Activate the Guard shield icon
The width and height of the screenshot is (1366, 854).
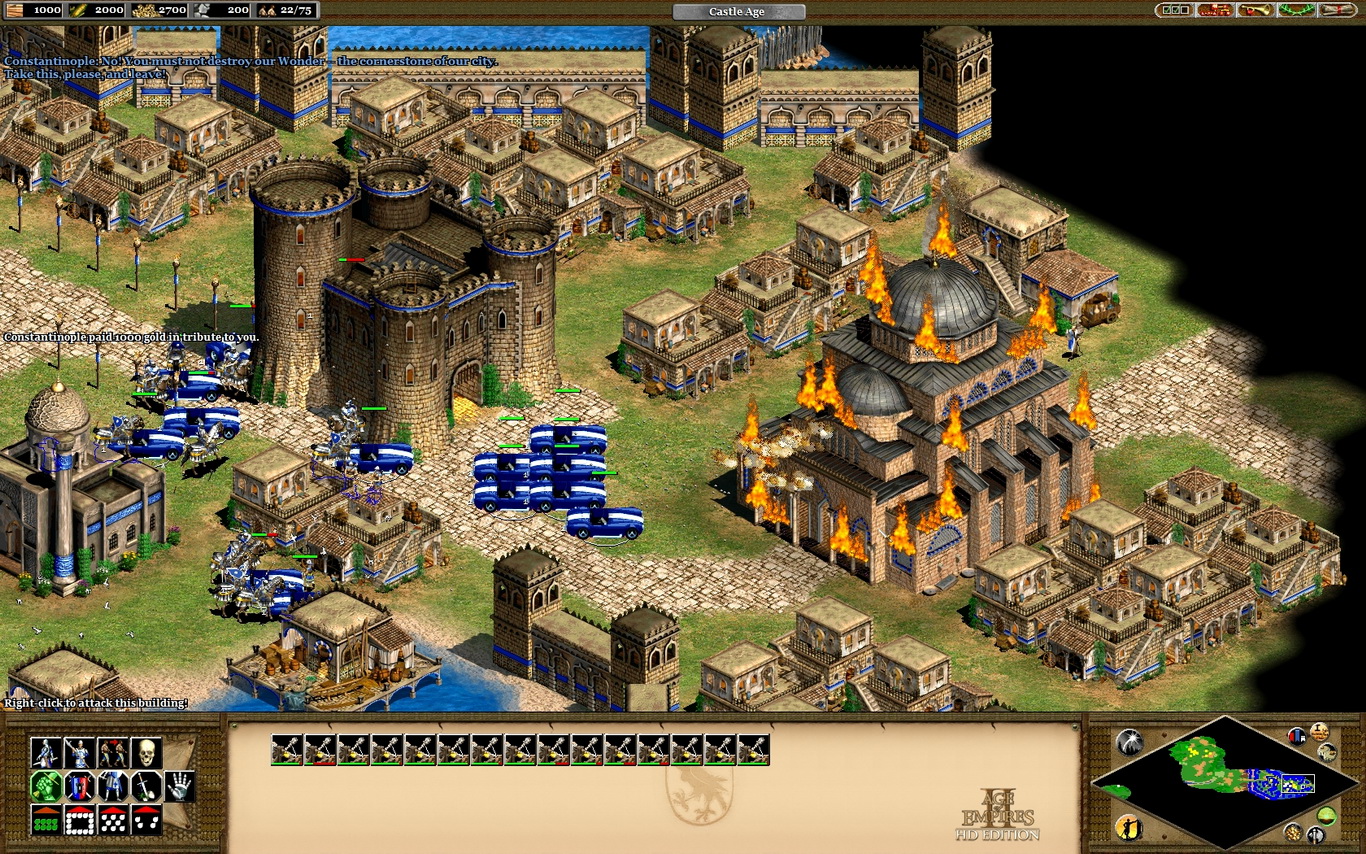point(79,786)
